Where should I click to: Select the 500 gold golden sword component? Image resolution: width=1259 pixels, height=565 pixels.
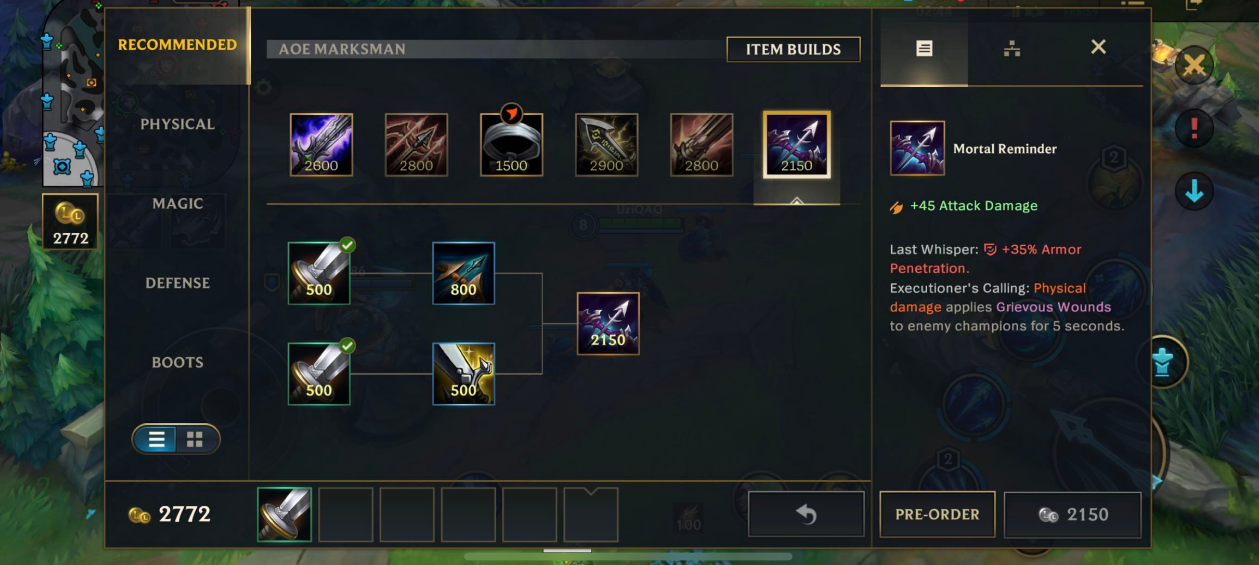tap(463, 374)
